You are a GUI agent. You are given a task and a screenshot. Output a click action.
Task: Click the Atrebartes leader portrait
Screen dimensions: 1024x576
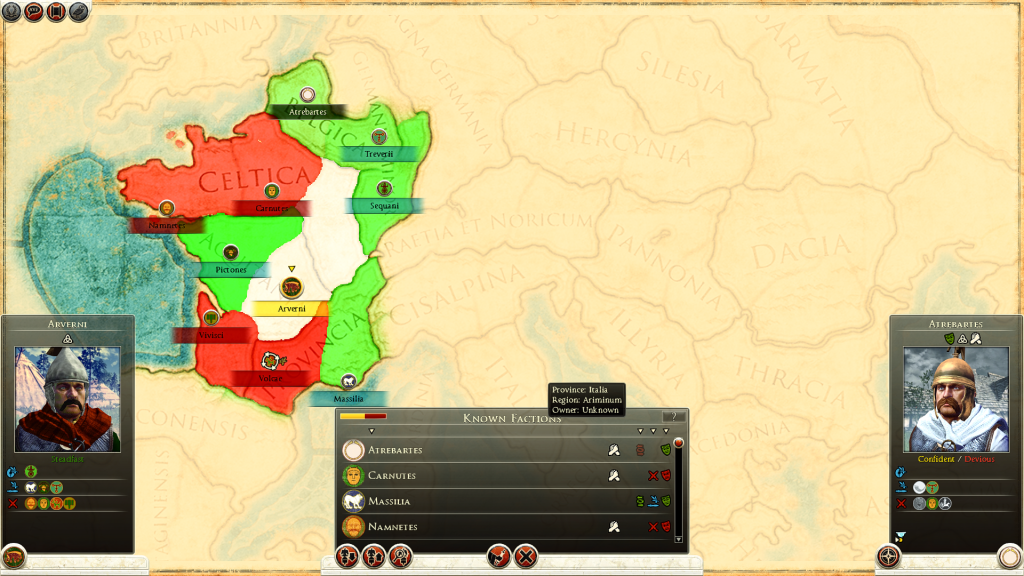[955, 399]
